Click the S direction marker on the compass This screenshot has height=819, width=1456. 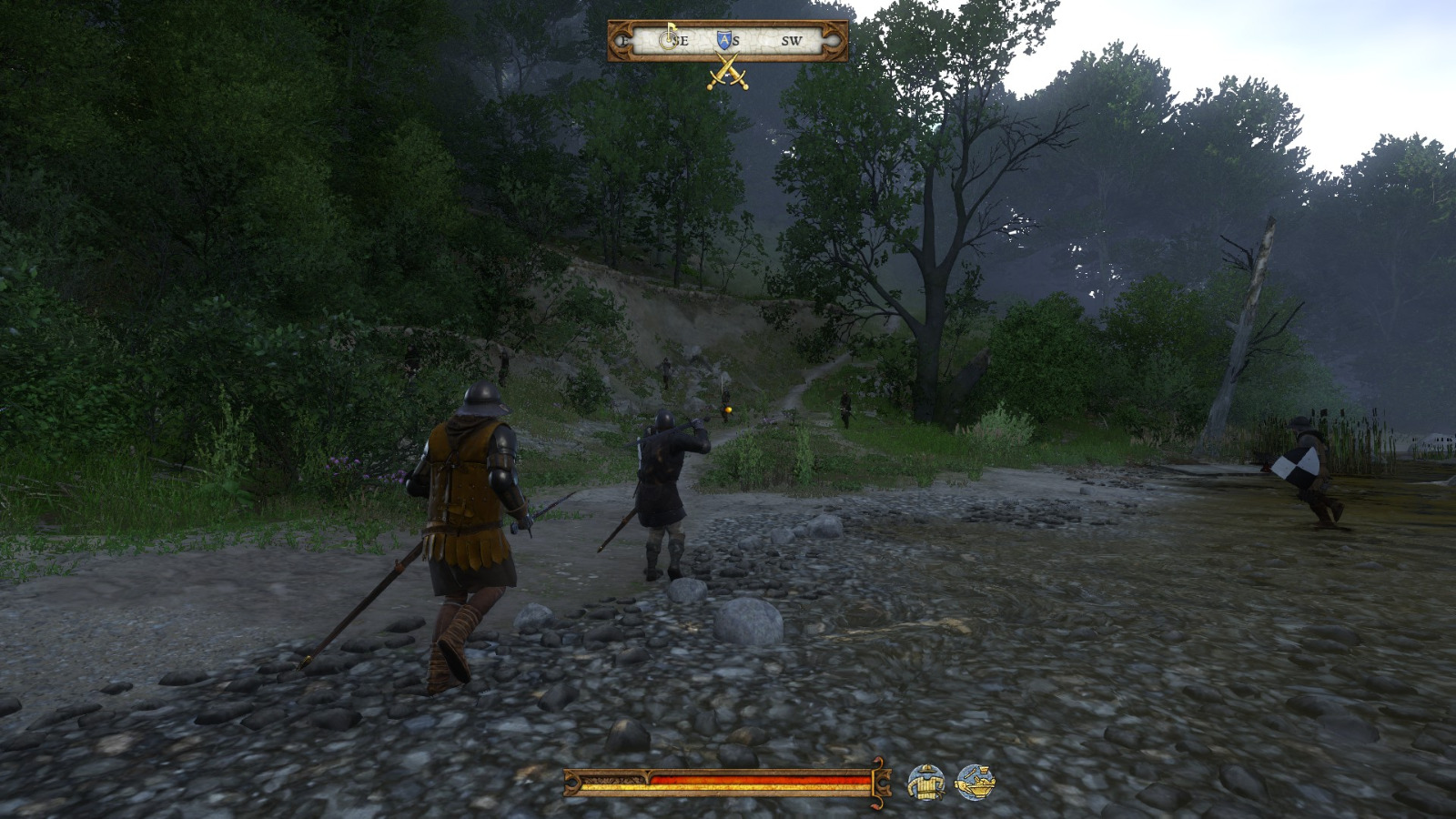point(733,39)
